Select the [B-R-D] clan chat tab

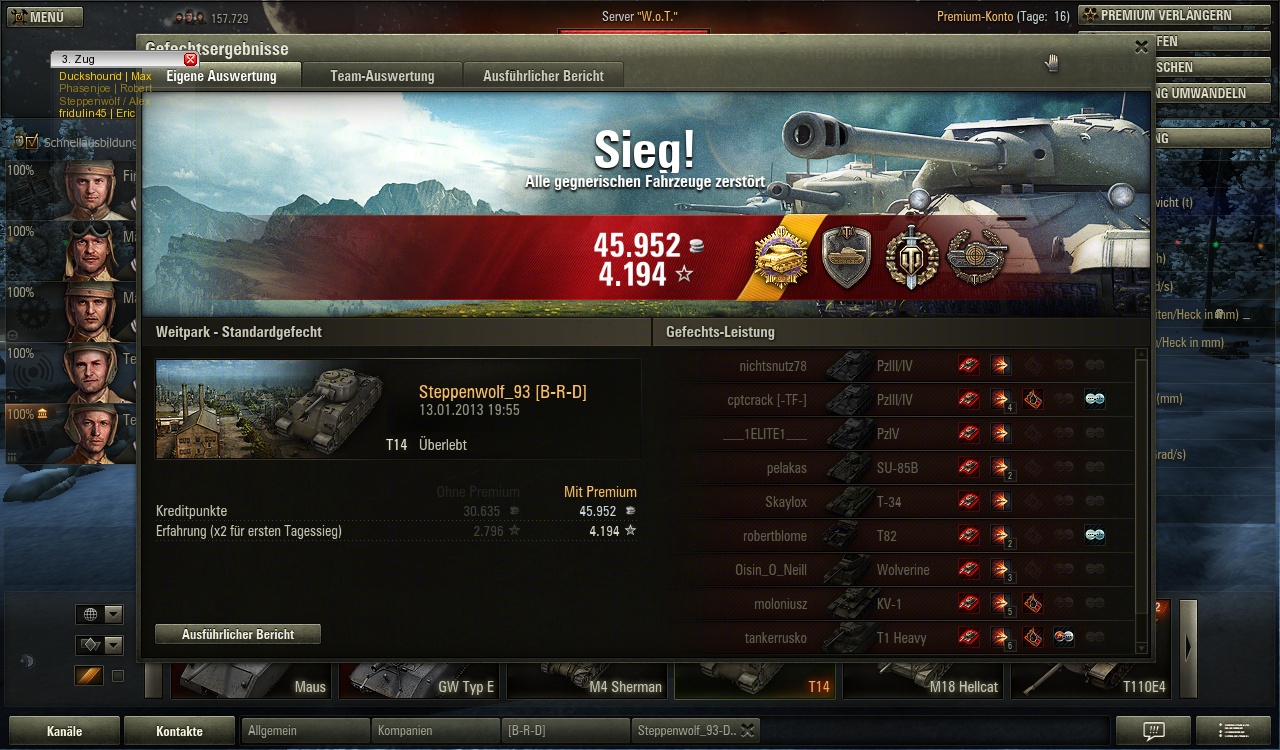click(564, 731)
